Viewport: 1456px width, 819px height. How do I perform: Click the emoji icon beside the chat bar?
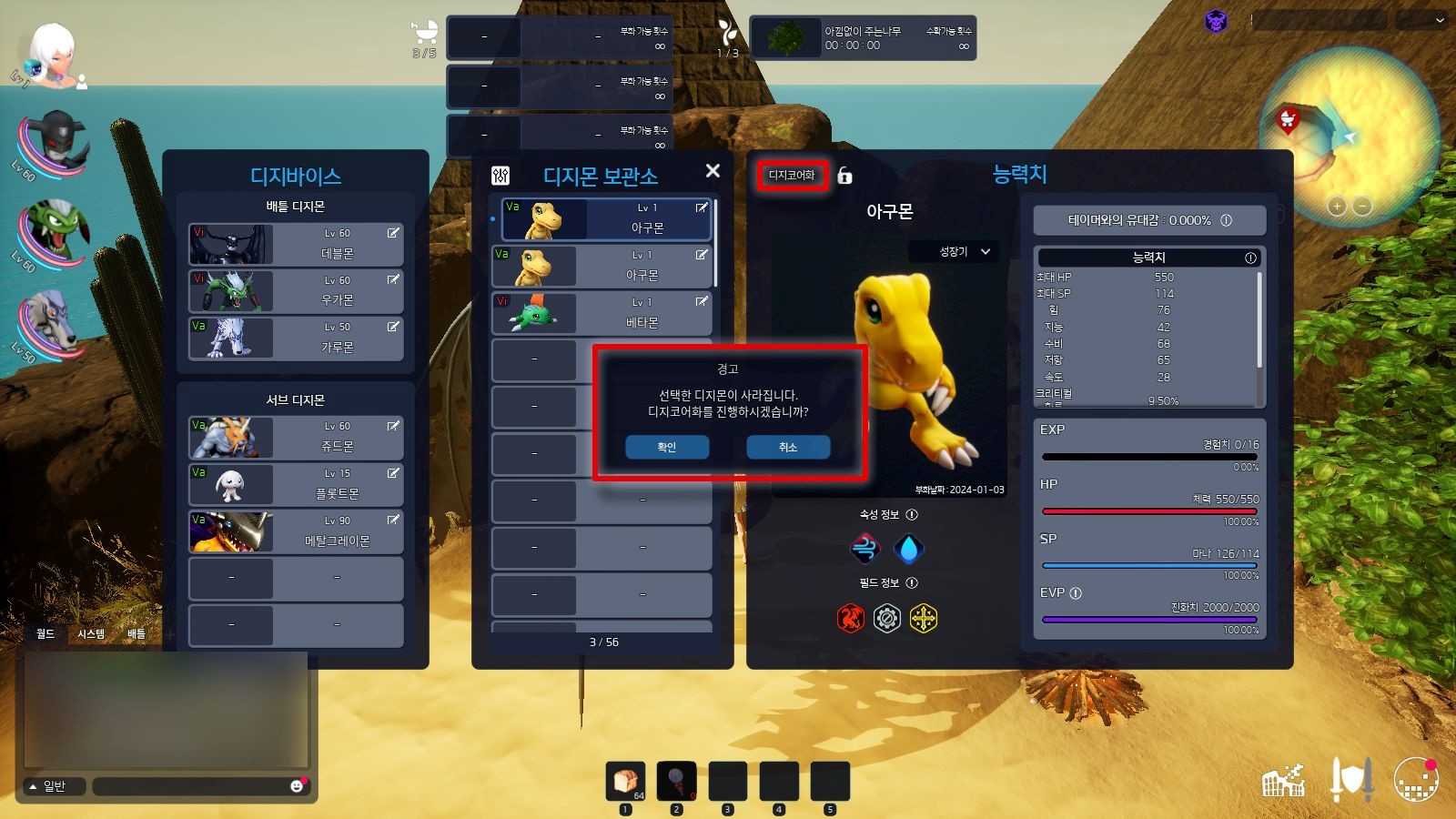298,785
